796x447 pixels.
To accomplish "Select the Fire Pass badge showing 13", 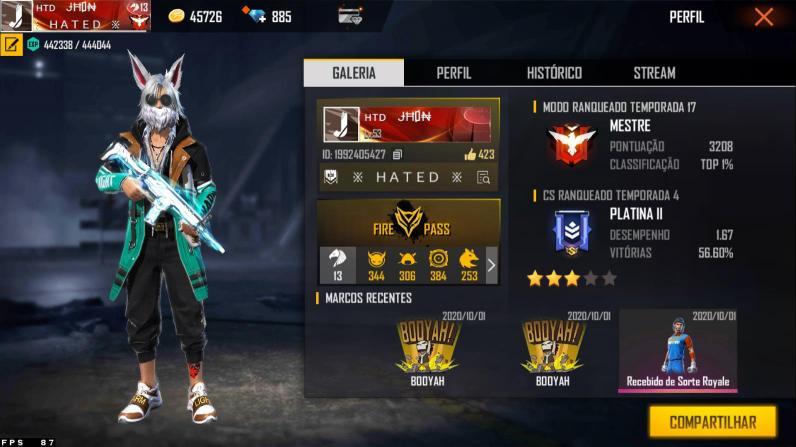I will [337, 265].
